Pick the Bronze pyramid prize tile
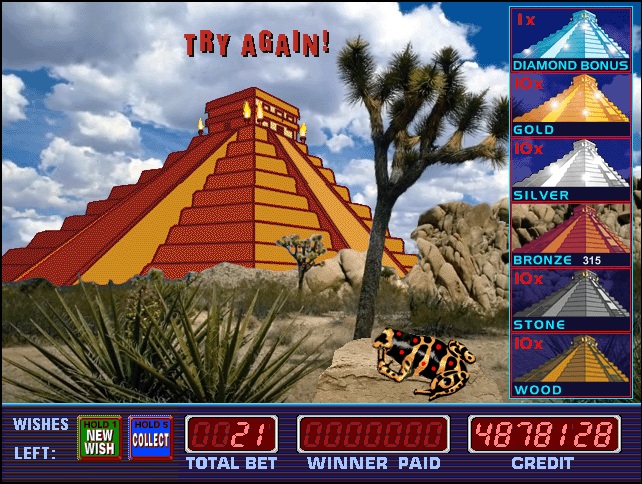Viewport: 642px width, 484px height. tap(573, 234)
